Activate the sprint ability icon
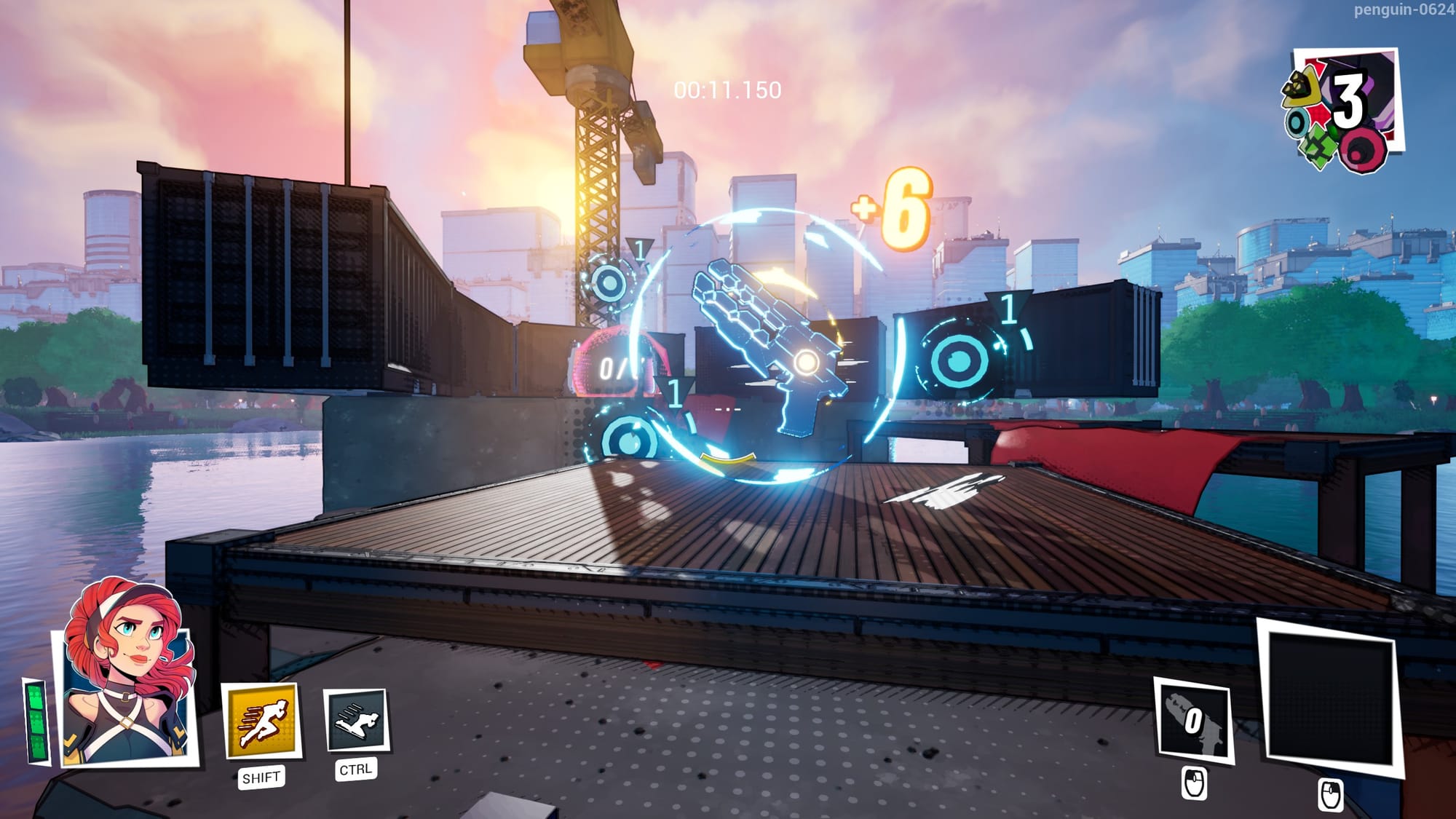Screen dimensions: 1456x819 coord(261,720)
